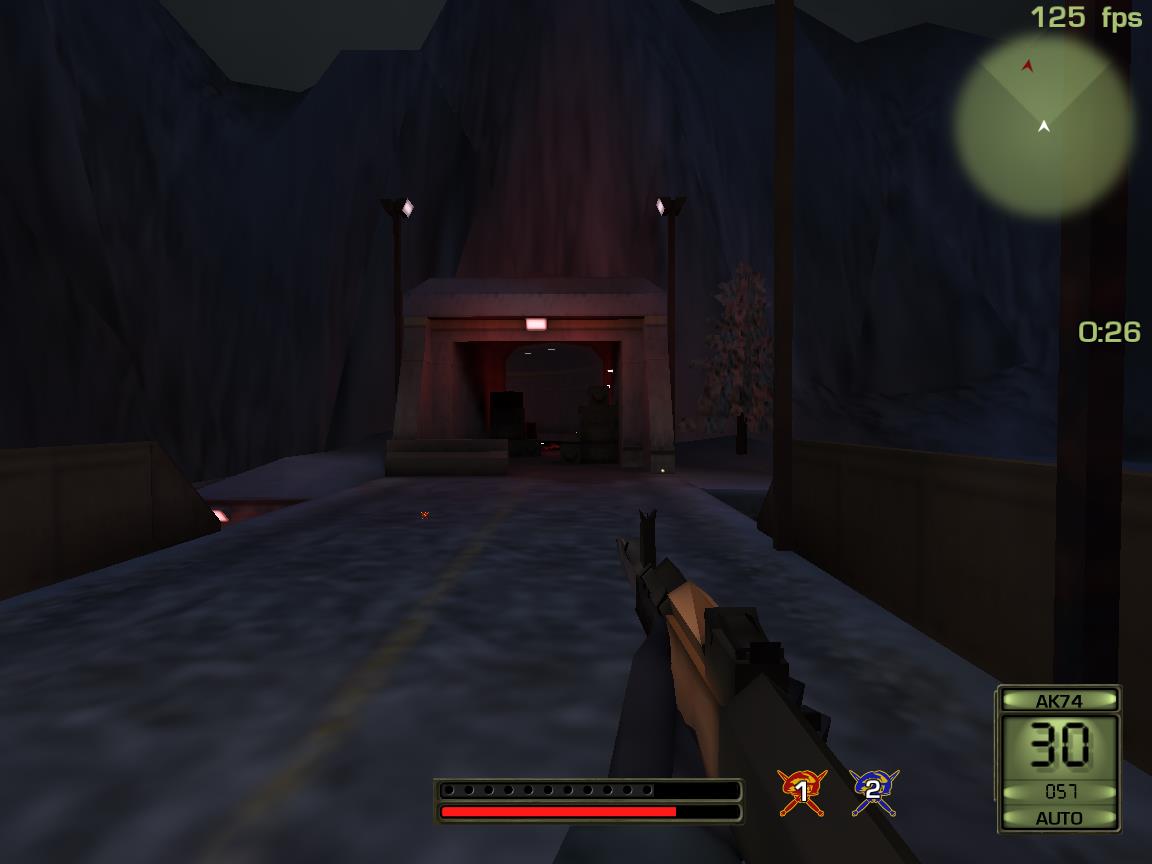Select the blue team emblem icon

pos(873,791)
